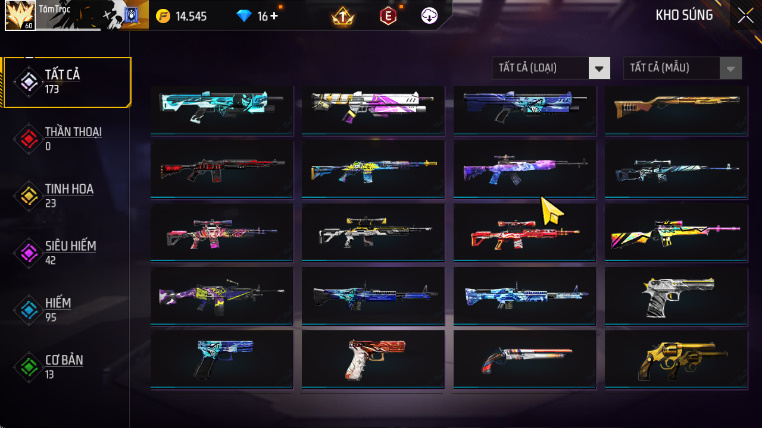The height and width of the screenshot is (428, 762).
Task: Open the Tất Cả (Loại) dropdown
Action: 552,68
